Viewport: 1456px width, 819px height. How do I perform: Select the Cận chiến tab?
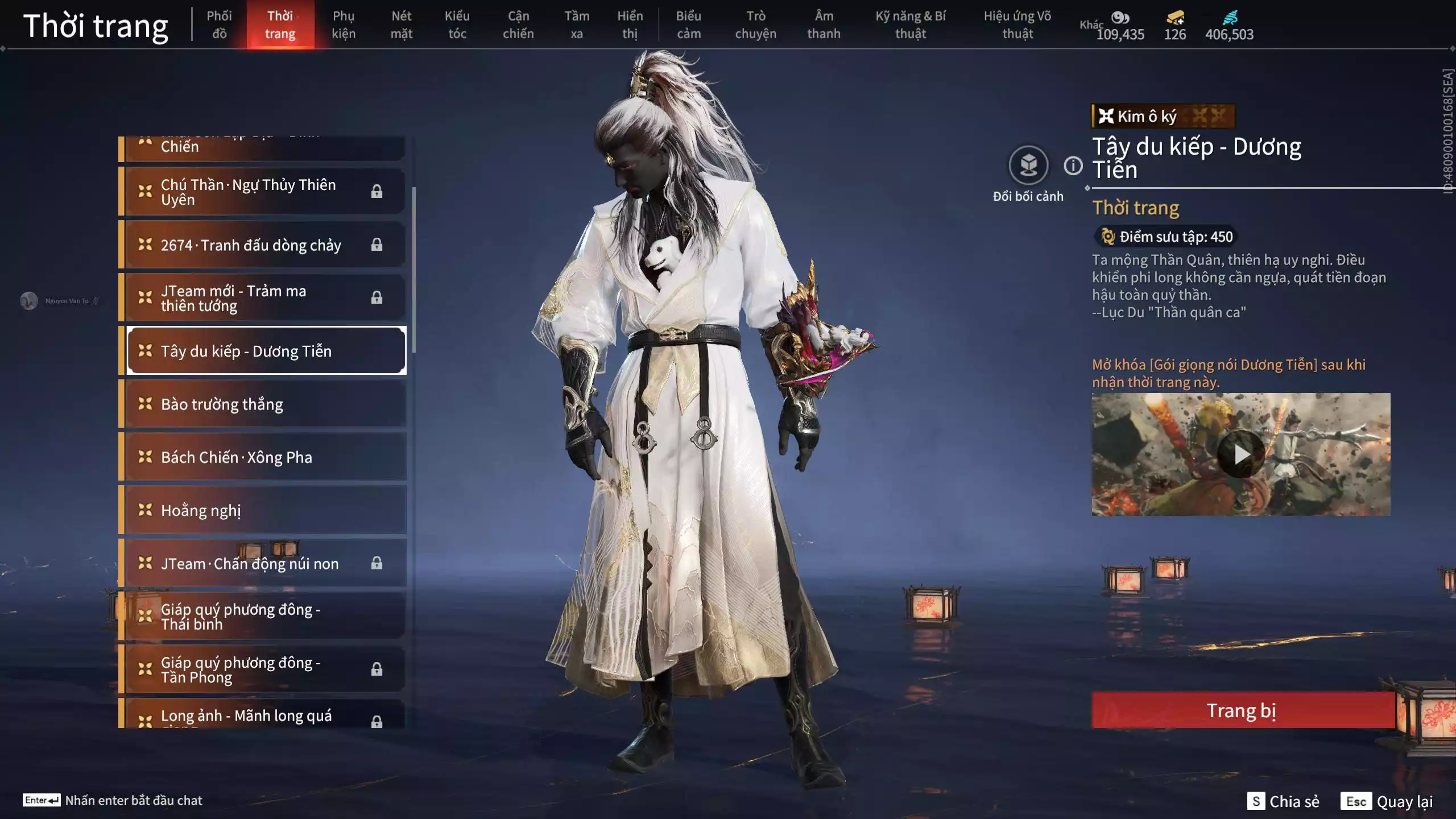518,25
